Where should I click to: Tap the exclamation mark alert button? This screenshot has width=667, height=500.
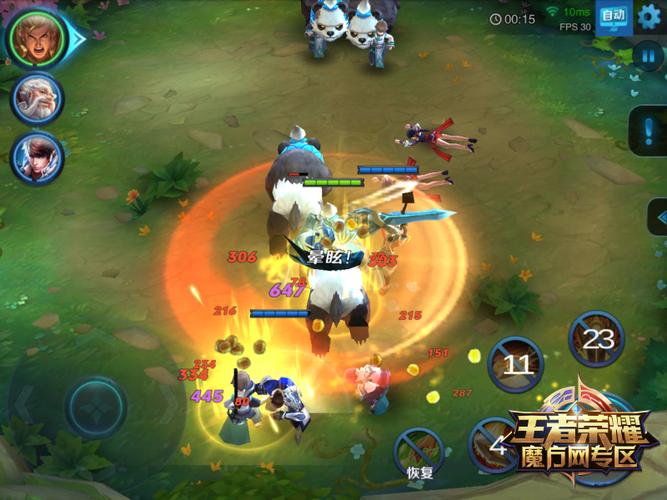(x=648, y=132)
